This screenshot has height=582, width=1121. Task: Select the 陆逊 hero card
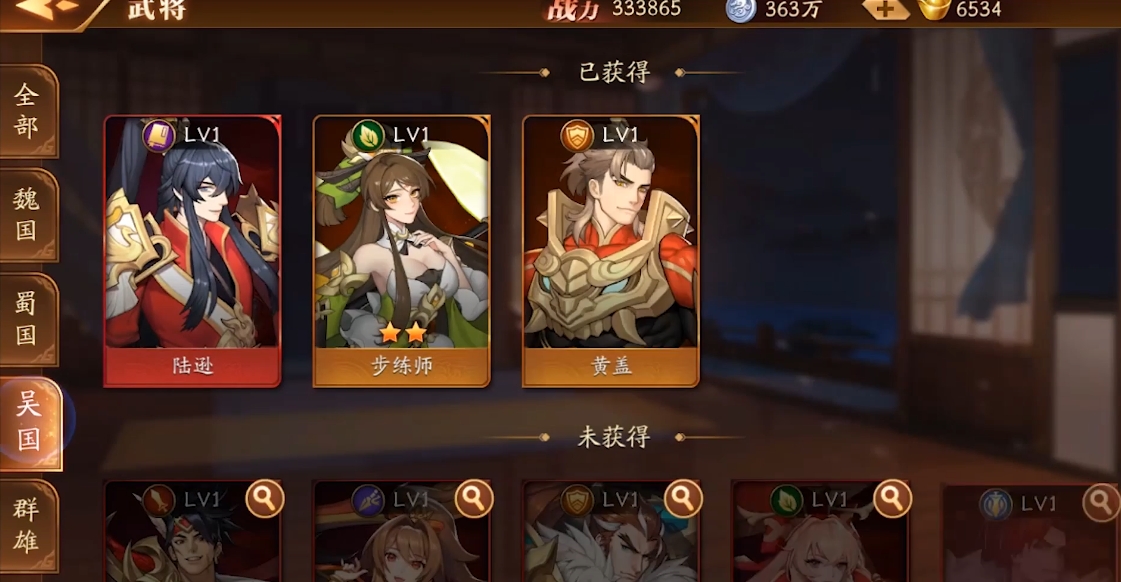coord(192,250)
